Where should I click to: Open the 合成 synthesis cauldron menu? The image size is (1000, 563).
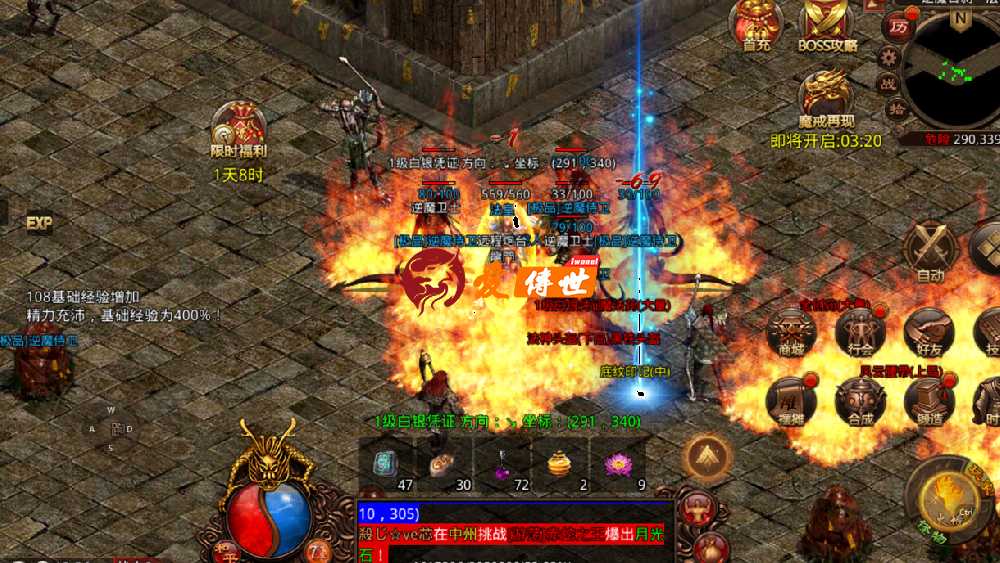[x=860, y=401]
